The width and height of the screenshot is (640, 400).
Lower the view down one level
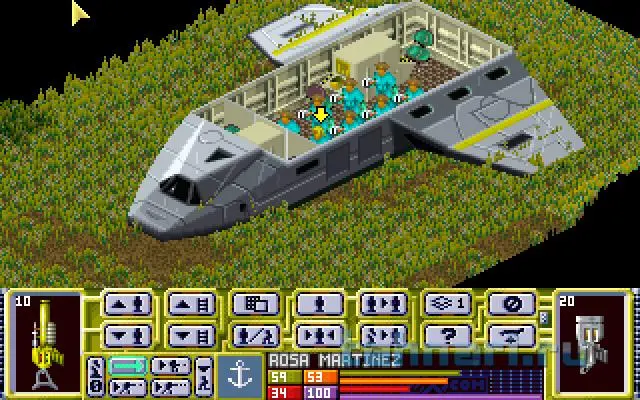(x=189, y=333)
